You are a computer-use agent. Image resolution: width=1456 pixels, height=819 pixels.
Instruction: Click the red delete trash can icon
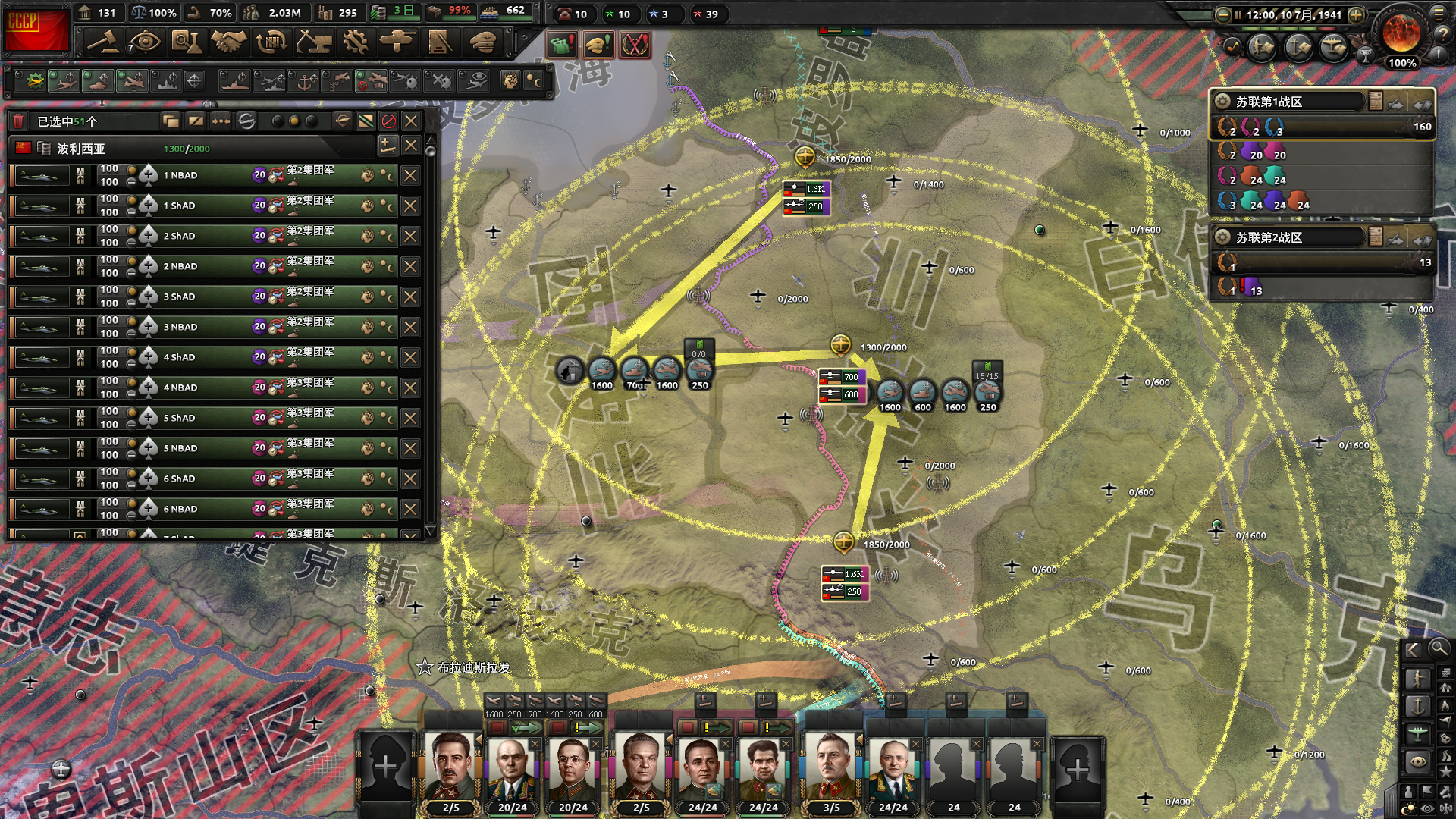(18, 121)
